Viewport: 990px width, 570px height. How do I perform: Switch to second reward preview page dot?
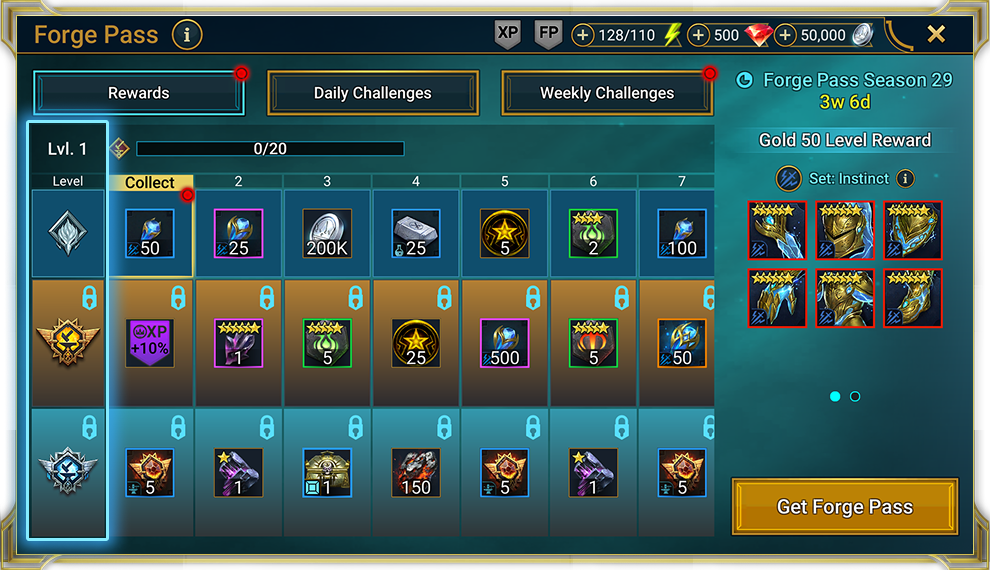(855, 397)
